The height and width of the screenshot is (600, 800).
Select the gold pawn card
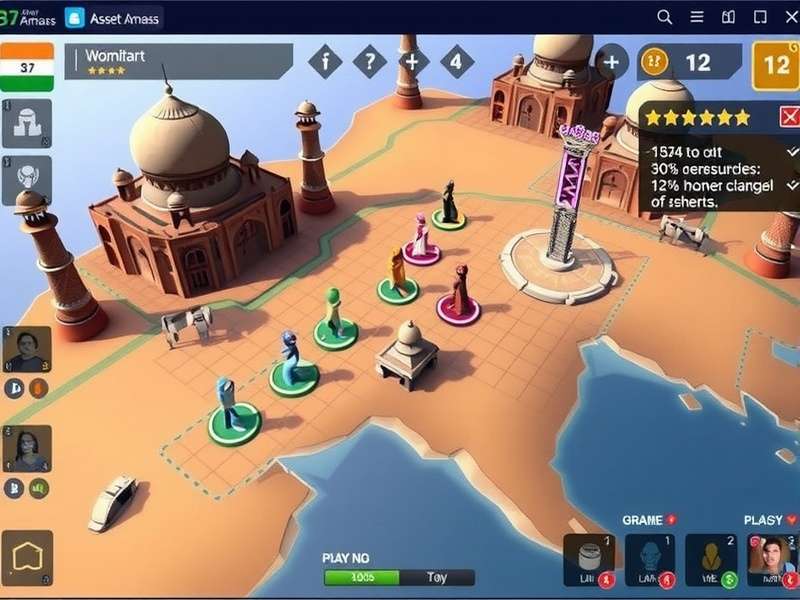712,560
